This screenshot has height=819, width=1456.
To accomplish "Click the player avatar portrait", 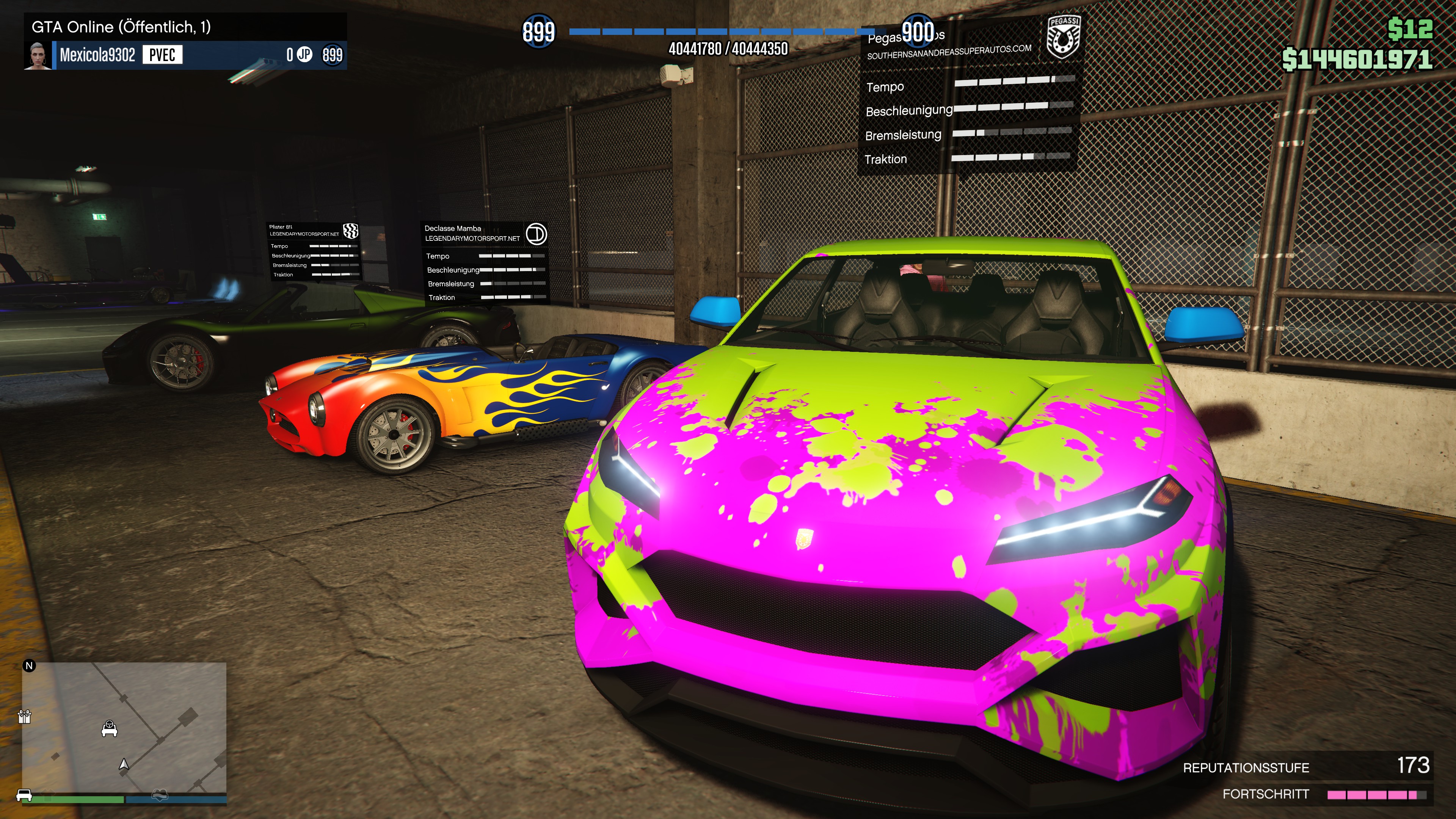I will [x=38, y=55].
